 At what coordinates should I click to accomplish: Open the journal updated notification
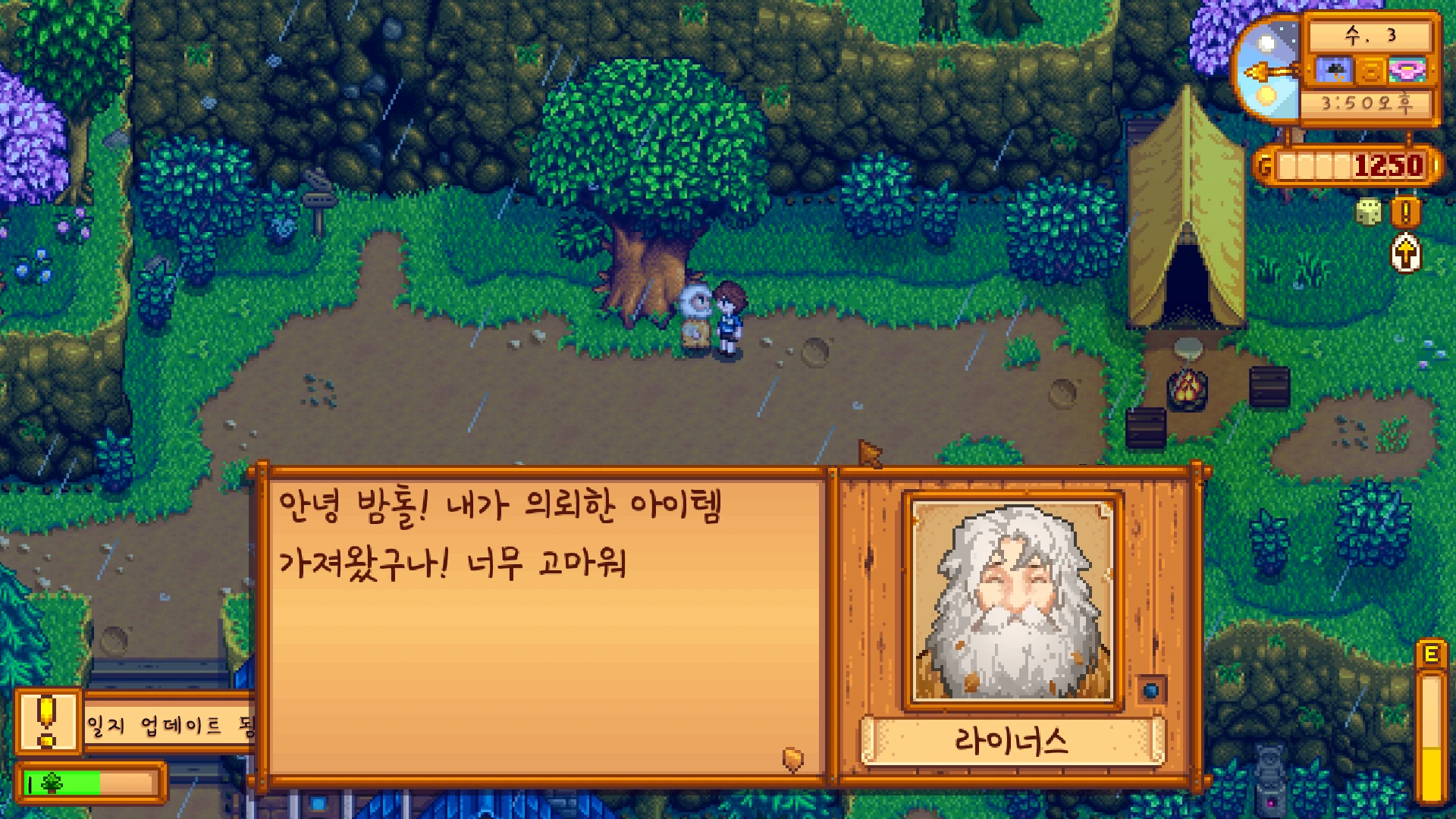(136, 724)
